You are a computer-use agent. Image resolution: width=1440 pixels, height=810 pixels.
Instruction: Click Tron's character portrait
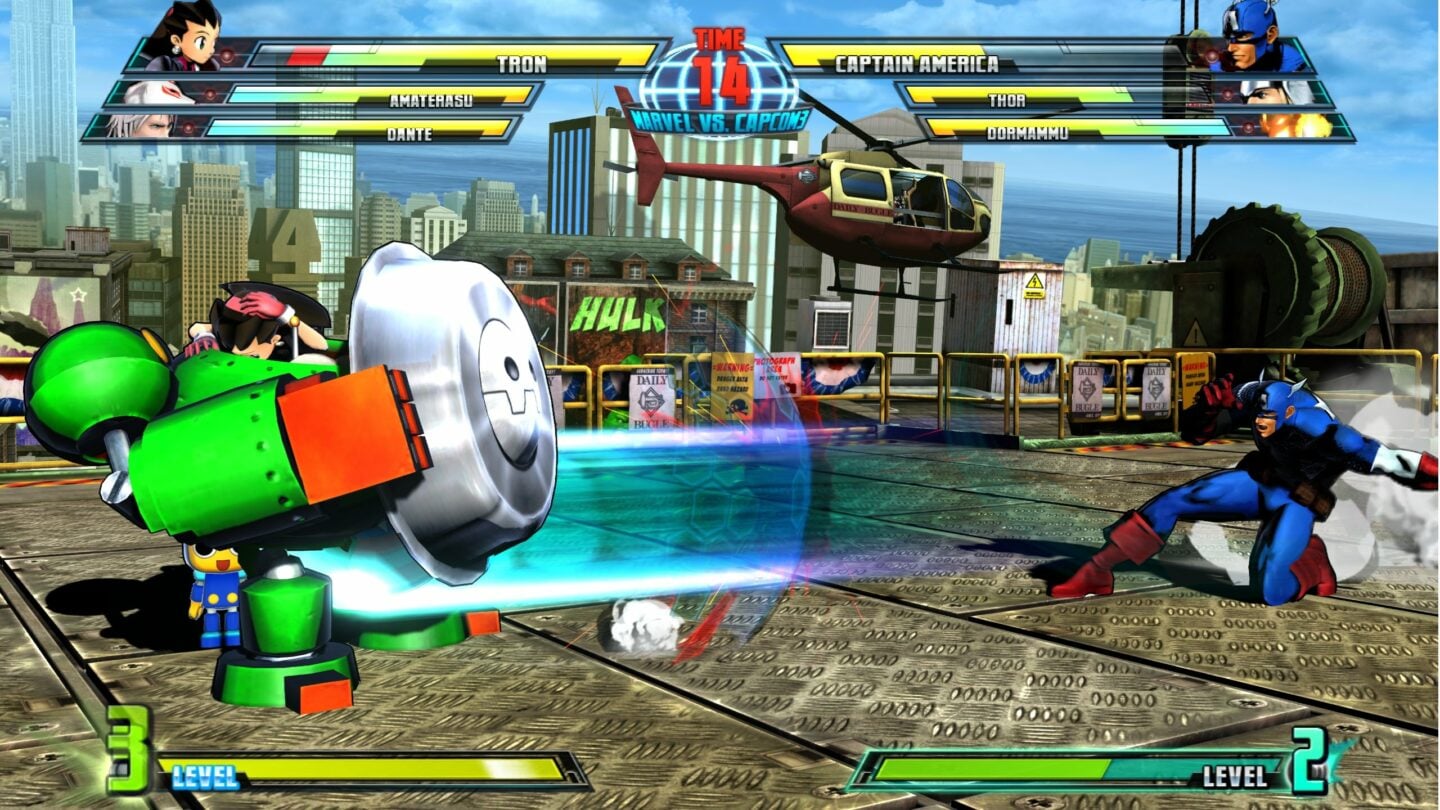click(195, 40)
